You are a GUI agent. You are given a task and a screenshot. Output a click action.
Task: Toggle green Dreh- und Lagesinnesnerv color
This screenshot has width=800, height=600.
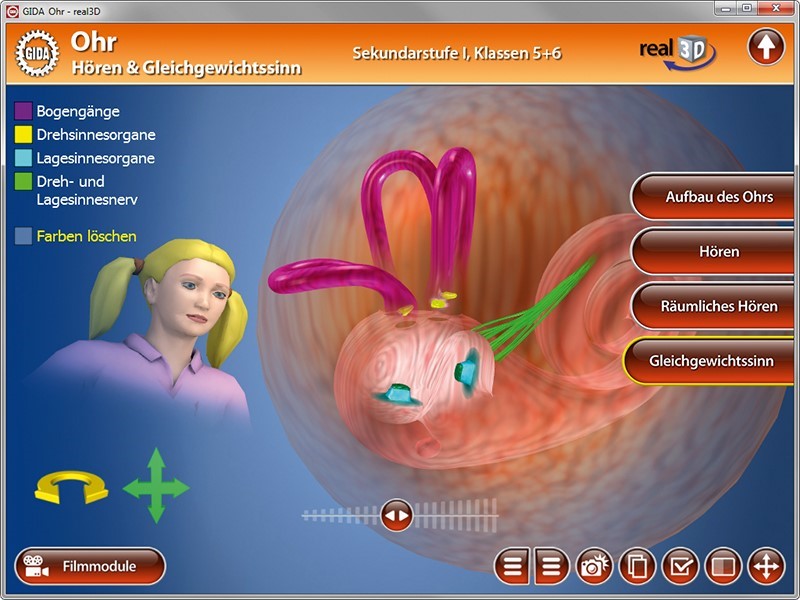(x=23, y=182)
